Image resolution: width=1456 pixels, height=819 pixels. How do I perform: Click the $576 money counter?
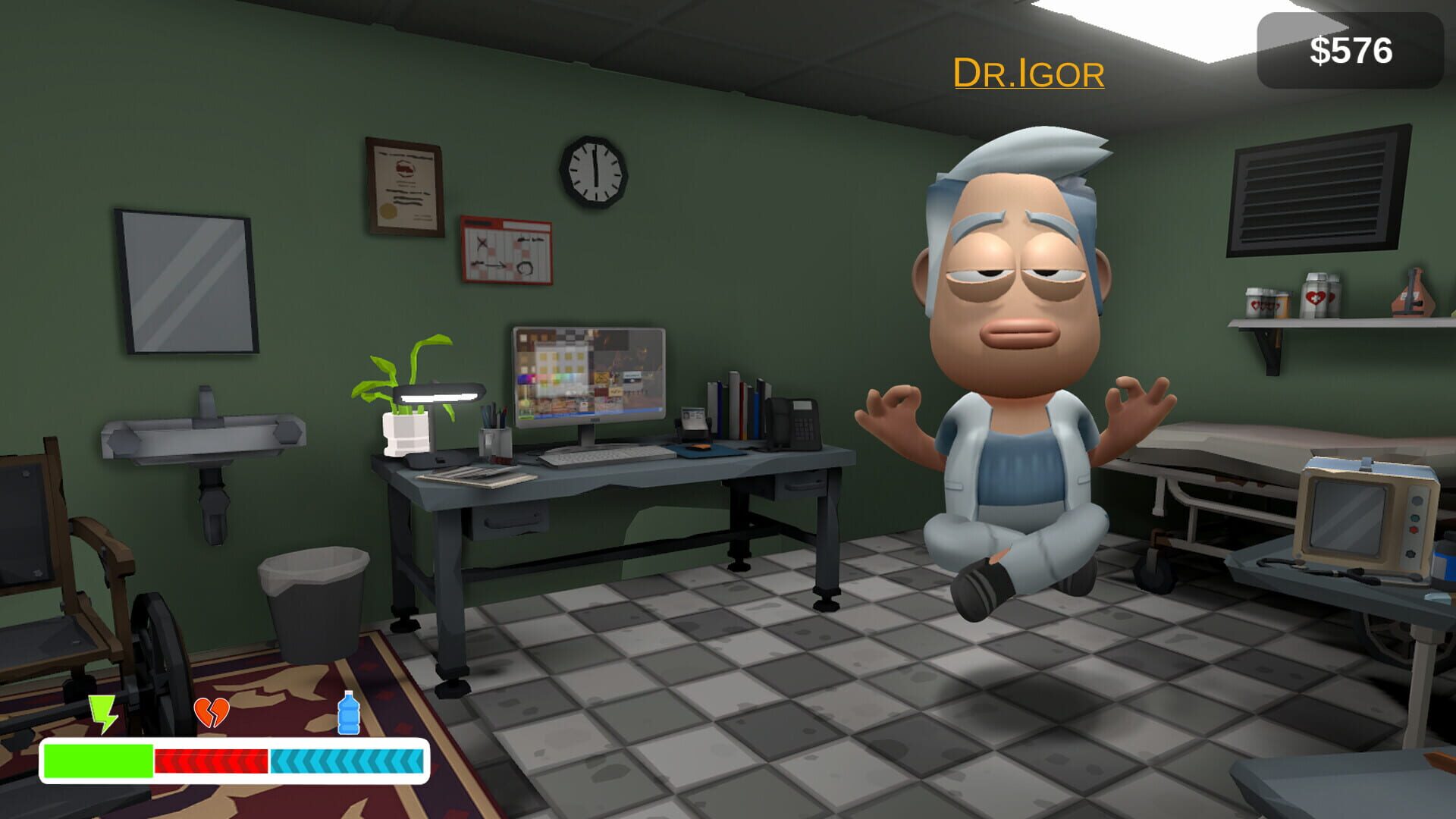tap(1349, 51)
